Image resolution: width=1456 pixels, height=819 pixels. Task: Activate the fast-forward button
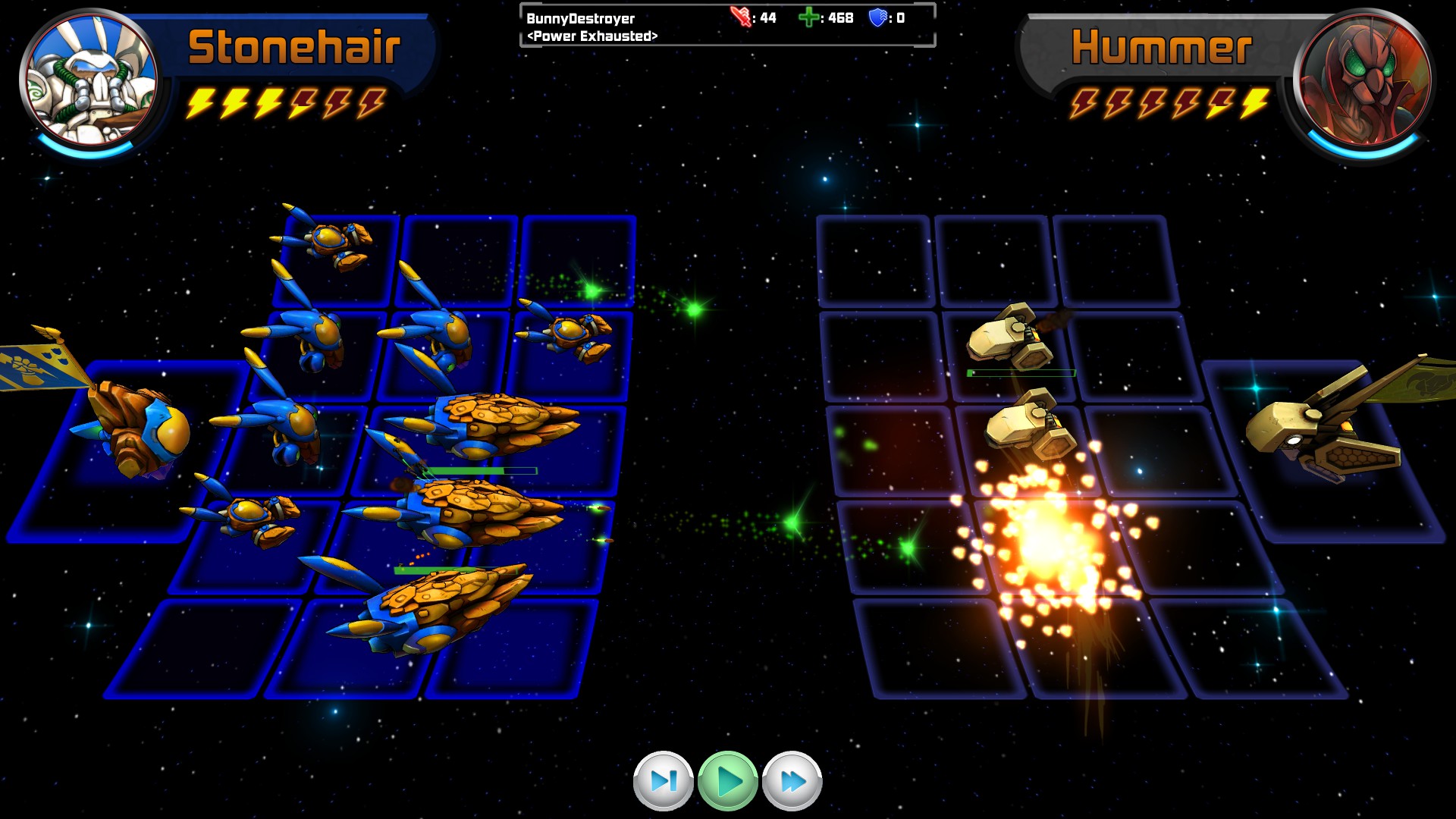tap(792, 780)
